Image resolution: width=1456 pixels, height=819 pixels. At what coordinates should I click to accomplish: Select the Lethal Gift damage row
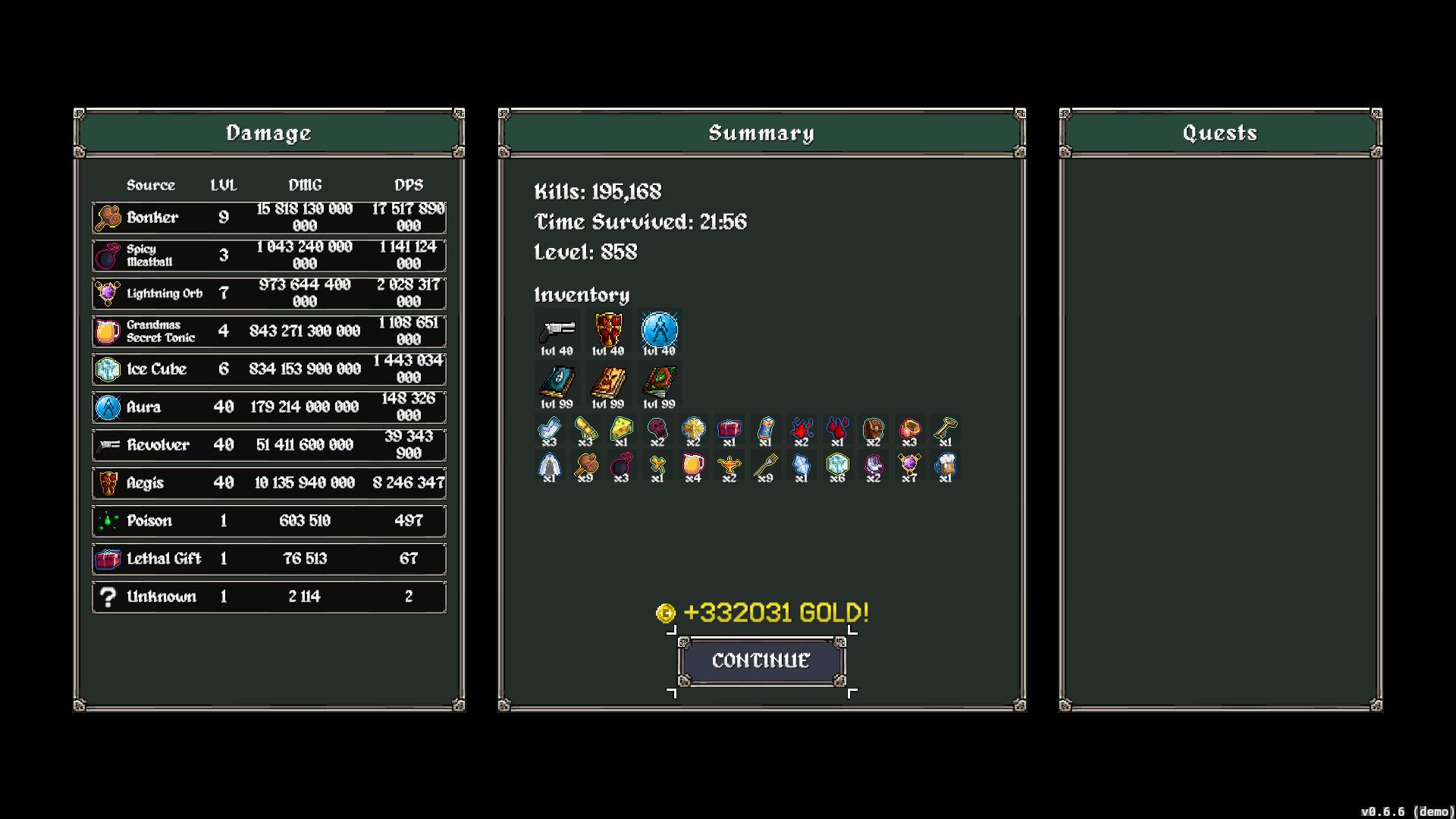coord(269,559)
